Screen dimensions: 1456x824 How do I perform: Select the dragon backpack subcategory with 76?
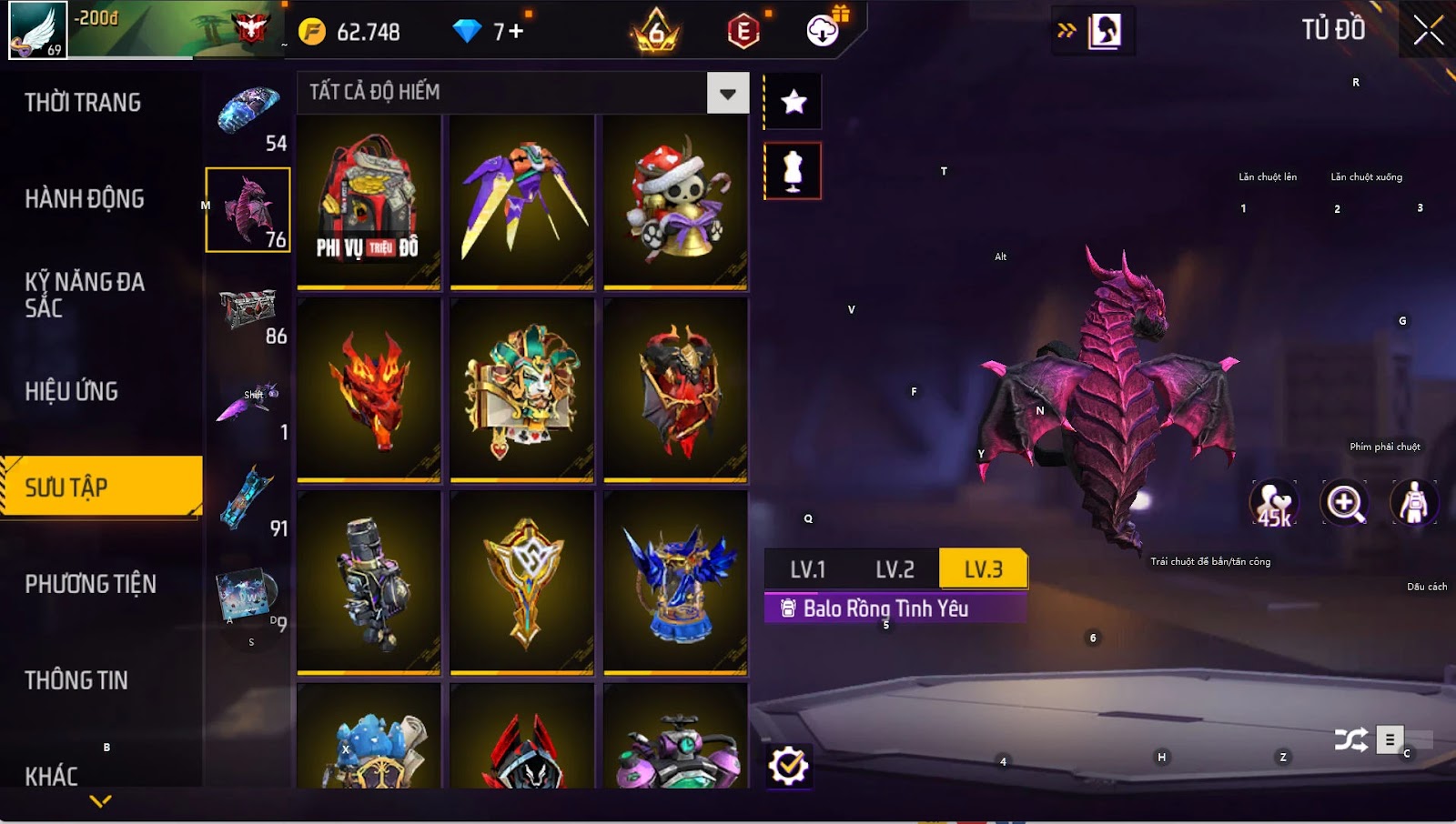(x=248, y=210)
